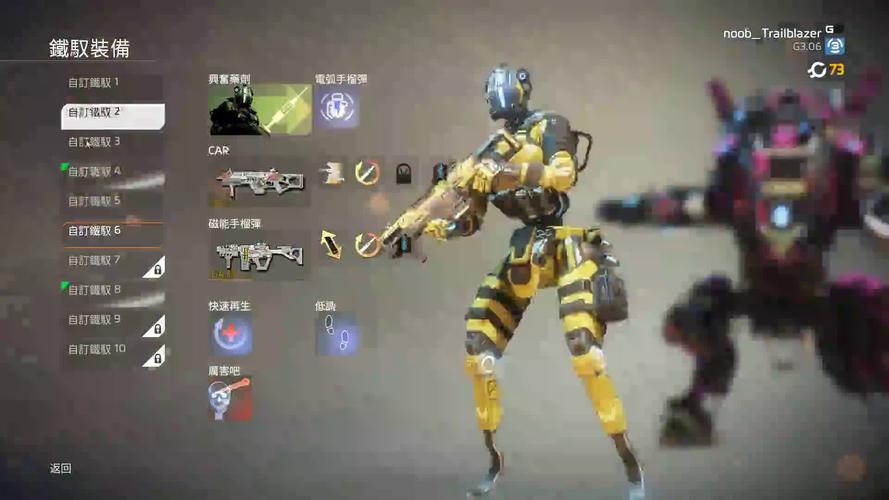Open the CAR primary weapon slot
The height and width of the screenshot is (500, 889).
[x=258, y=182]
